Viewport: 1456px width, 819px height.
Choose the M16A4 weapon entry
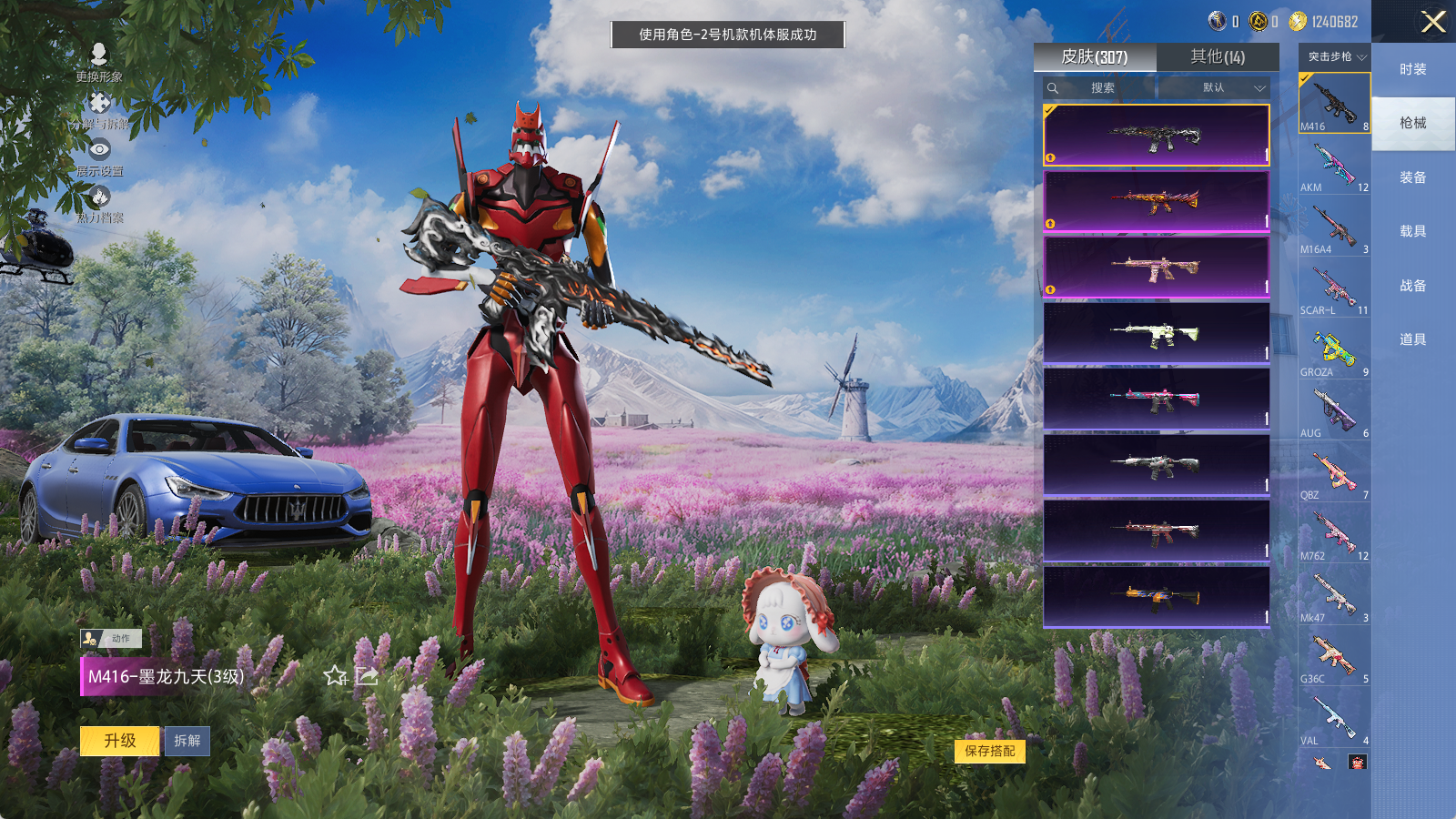pyautogui.click(x=1334, y=227)
